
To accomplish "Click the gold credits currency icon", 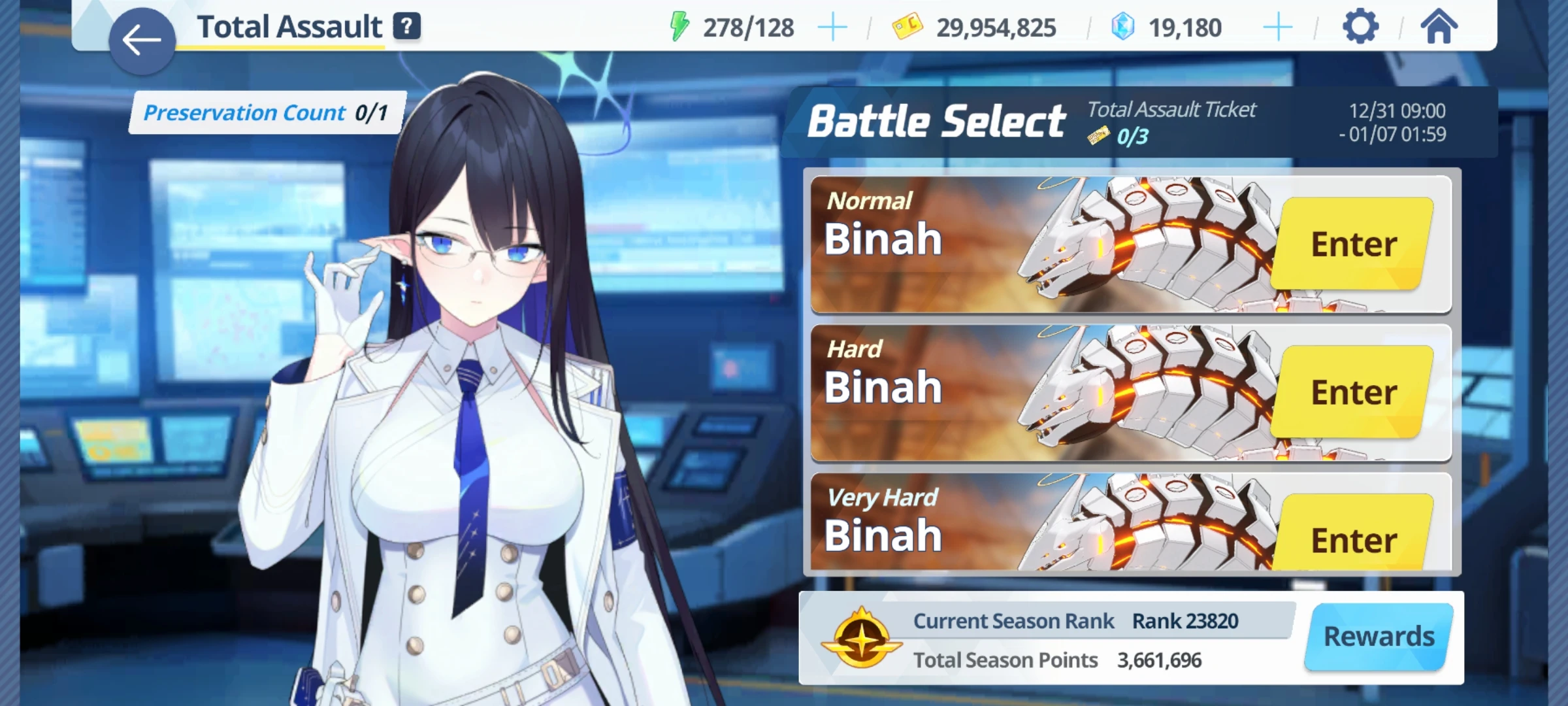I will pos(908,27).
